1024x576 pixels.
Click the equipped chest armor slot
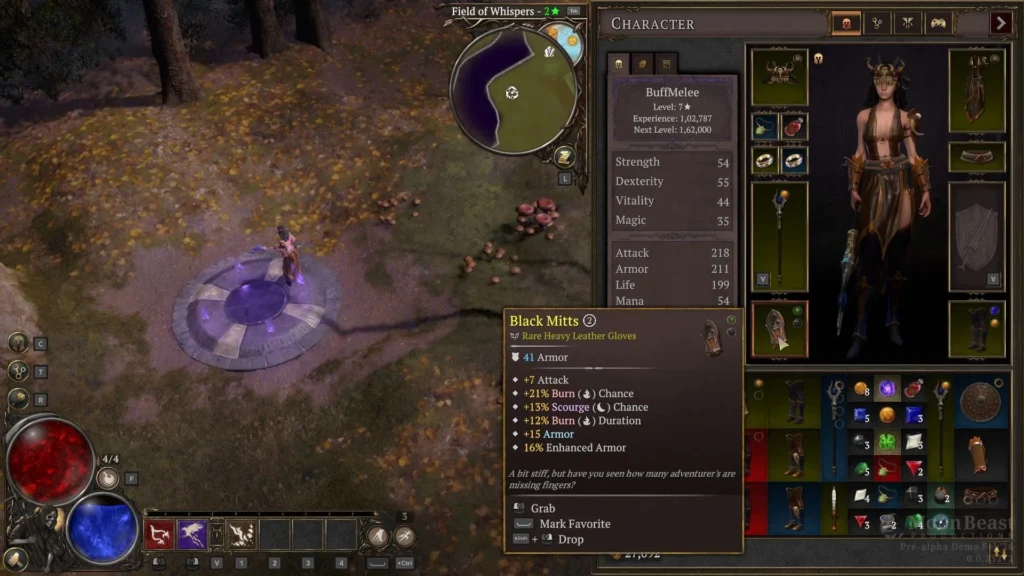[x=977, y=90]
